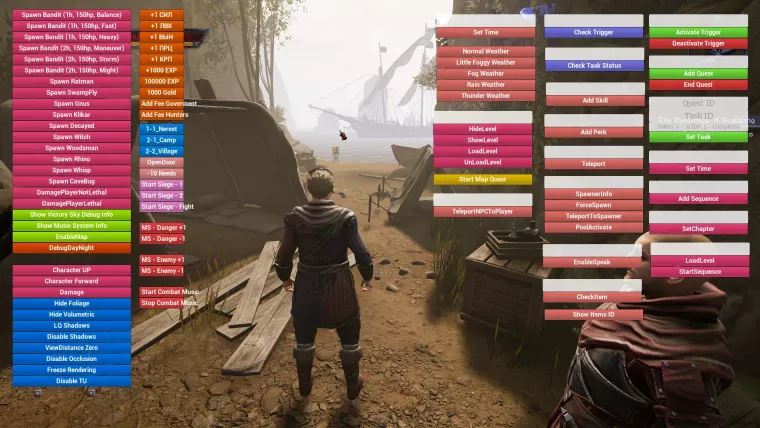Spawn a Ratman enemy
Screen dimensions: 760x428
coord(71,81)
